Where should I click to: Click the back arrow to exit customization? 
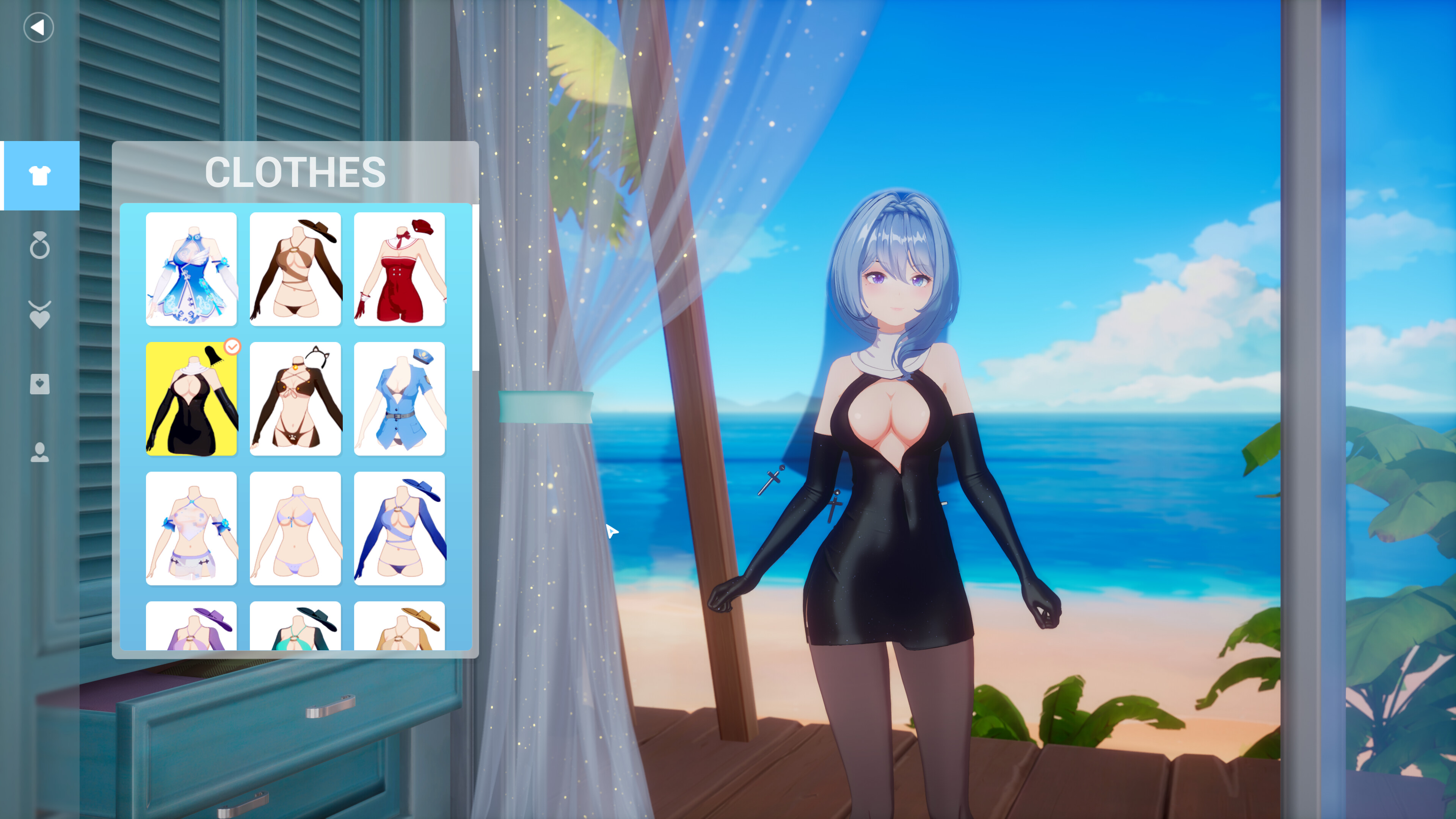coord(38,27)
